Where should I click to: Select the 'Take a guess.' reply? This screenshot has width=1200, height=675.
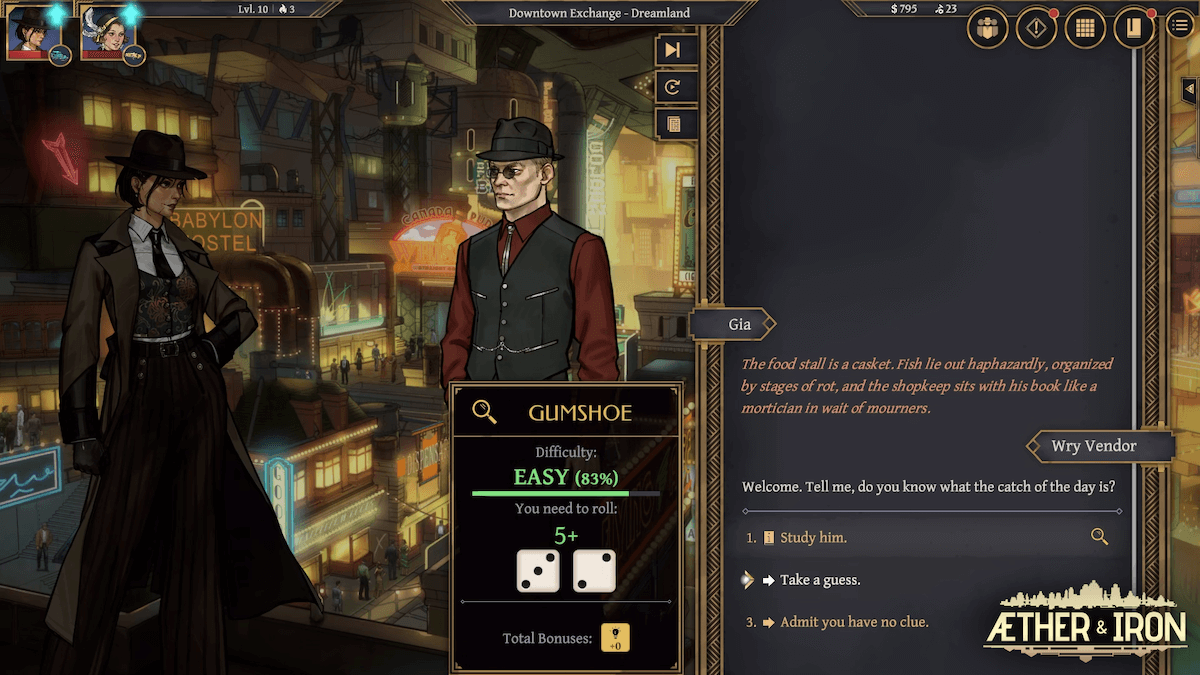820,580
